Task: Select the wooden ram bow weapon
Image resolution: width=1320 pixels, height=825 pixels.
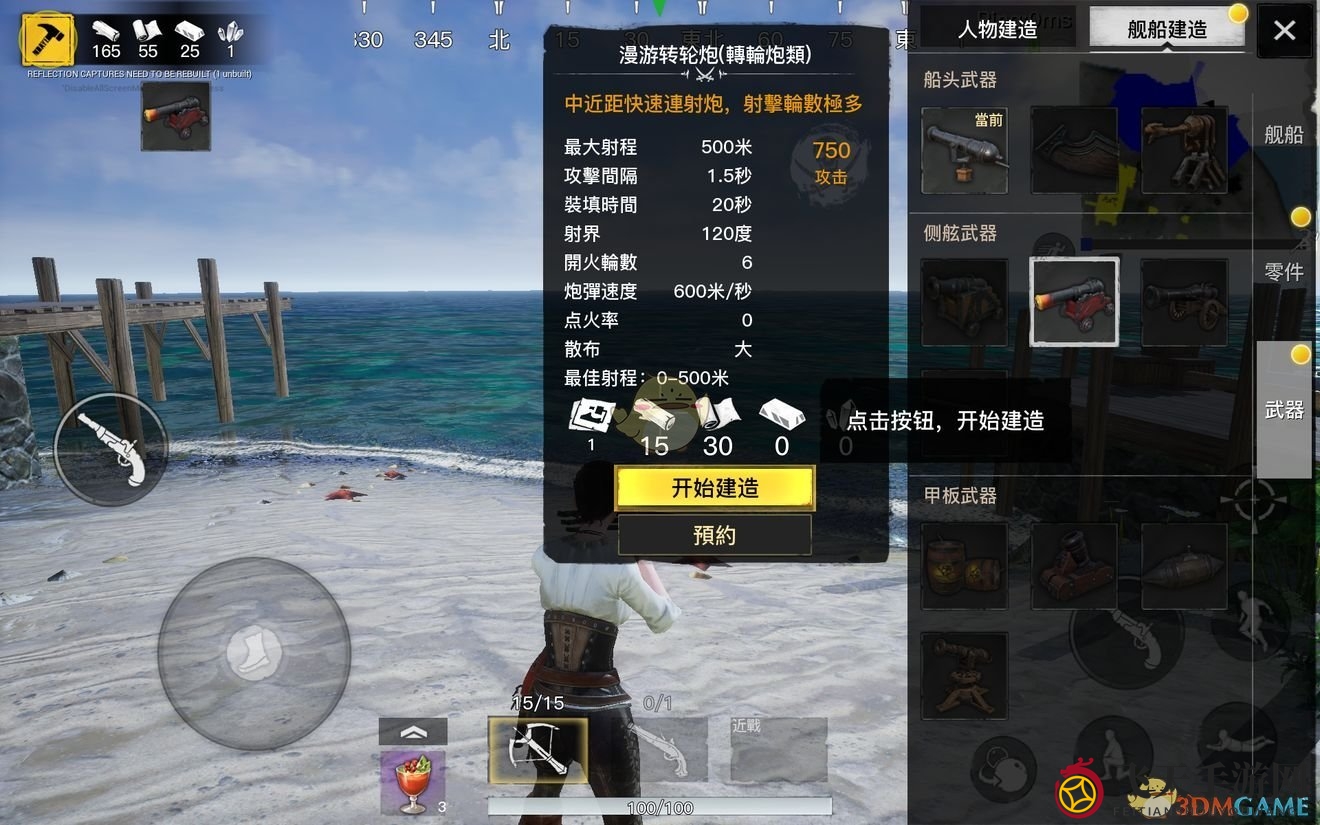Action: [x=1074, y=150]
